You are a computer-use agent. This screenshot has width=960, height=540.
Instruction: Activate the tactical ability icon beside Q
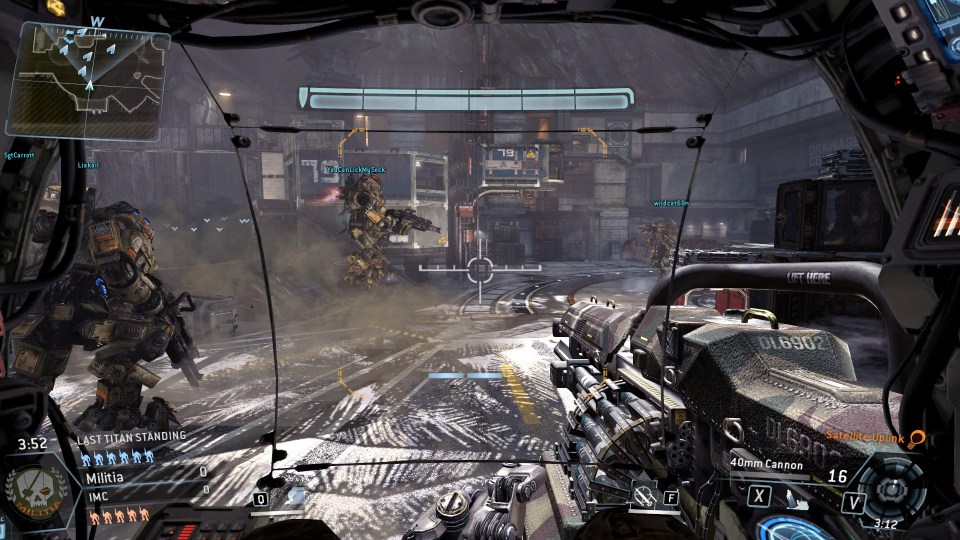[295, 496]
